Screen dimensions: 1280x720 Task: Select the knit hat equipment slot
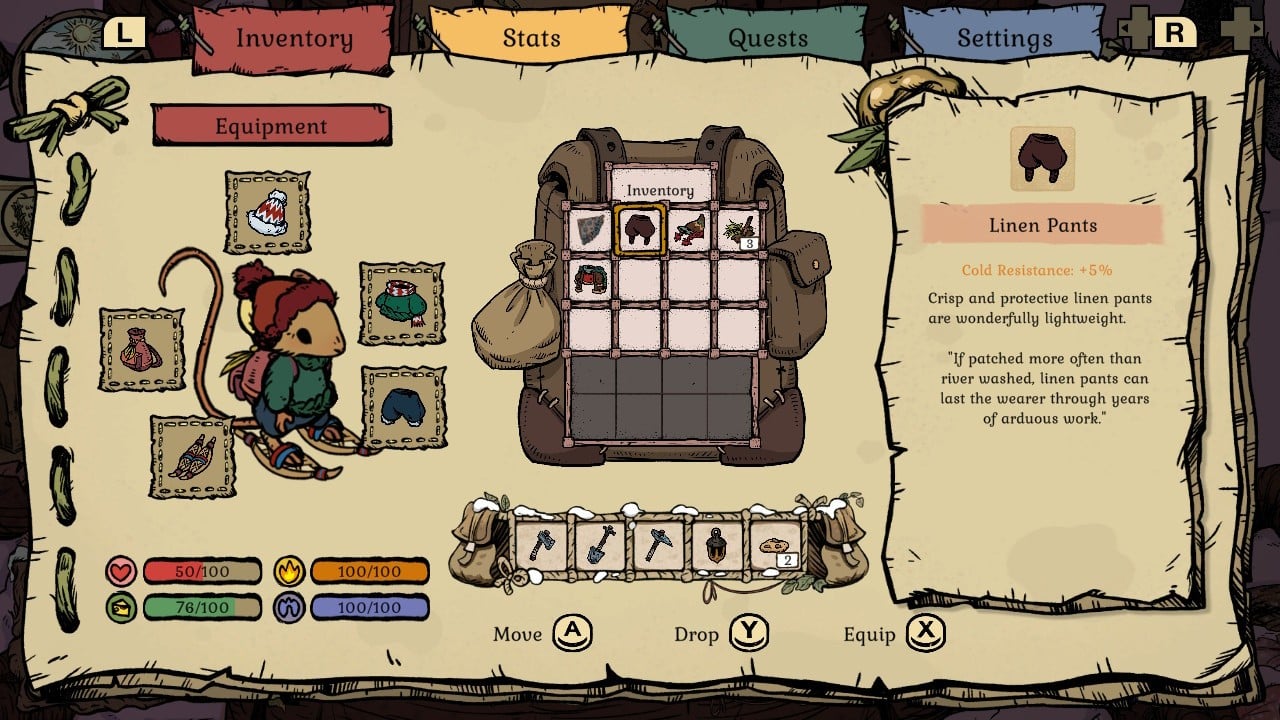(x=267, y=212)
